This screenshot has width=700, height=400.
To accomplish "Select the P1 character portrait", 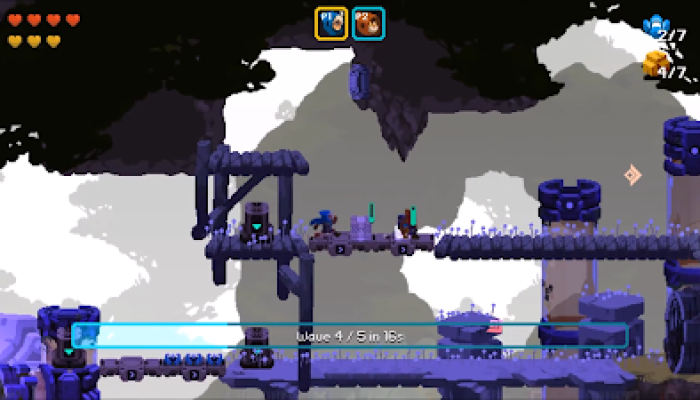I will 331,23.
